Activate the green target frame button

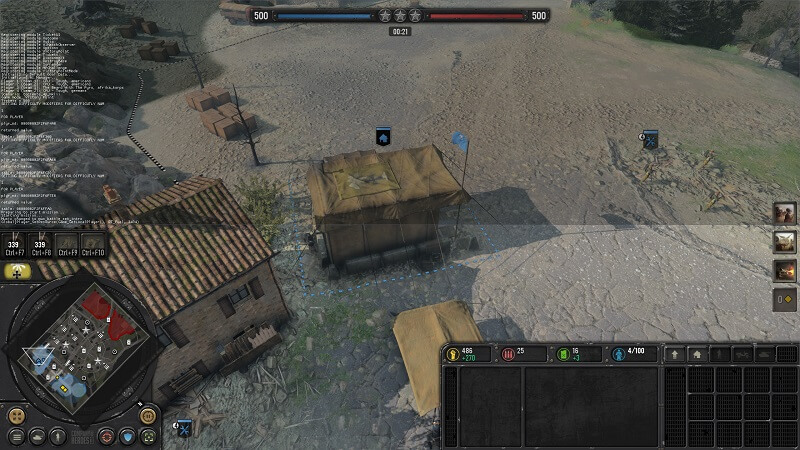148,436
